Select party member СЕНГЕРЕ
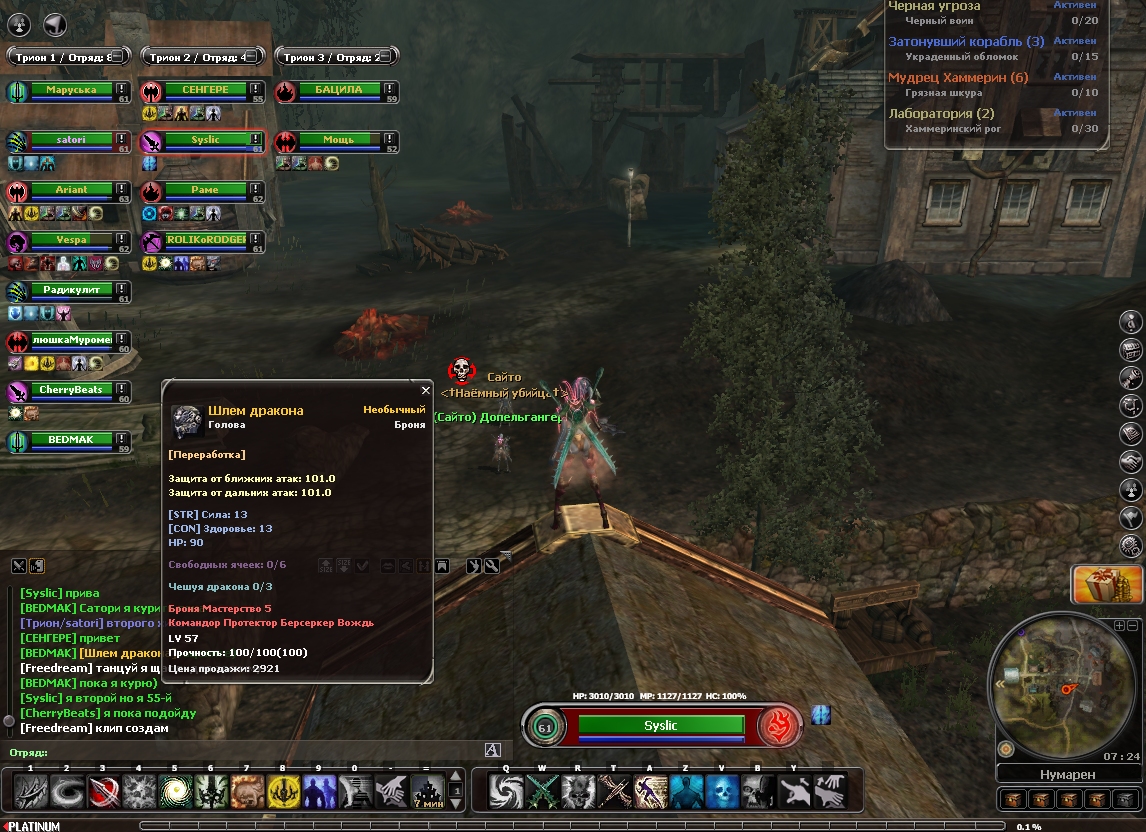This screenshot has height=832, width=1146. [204, 90]
